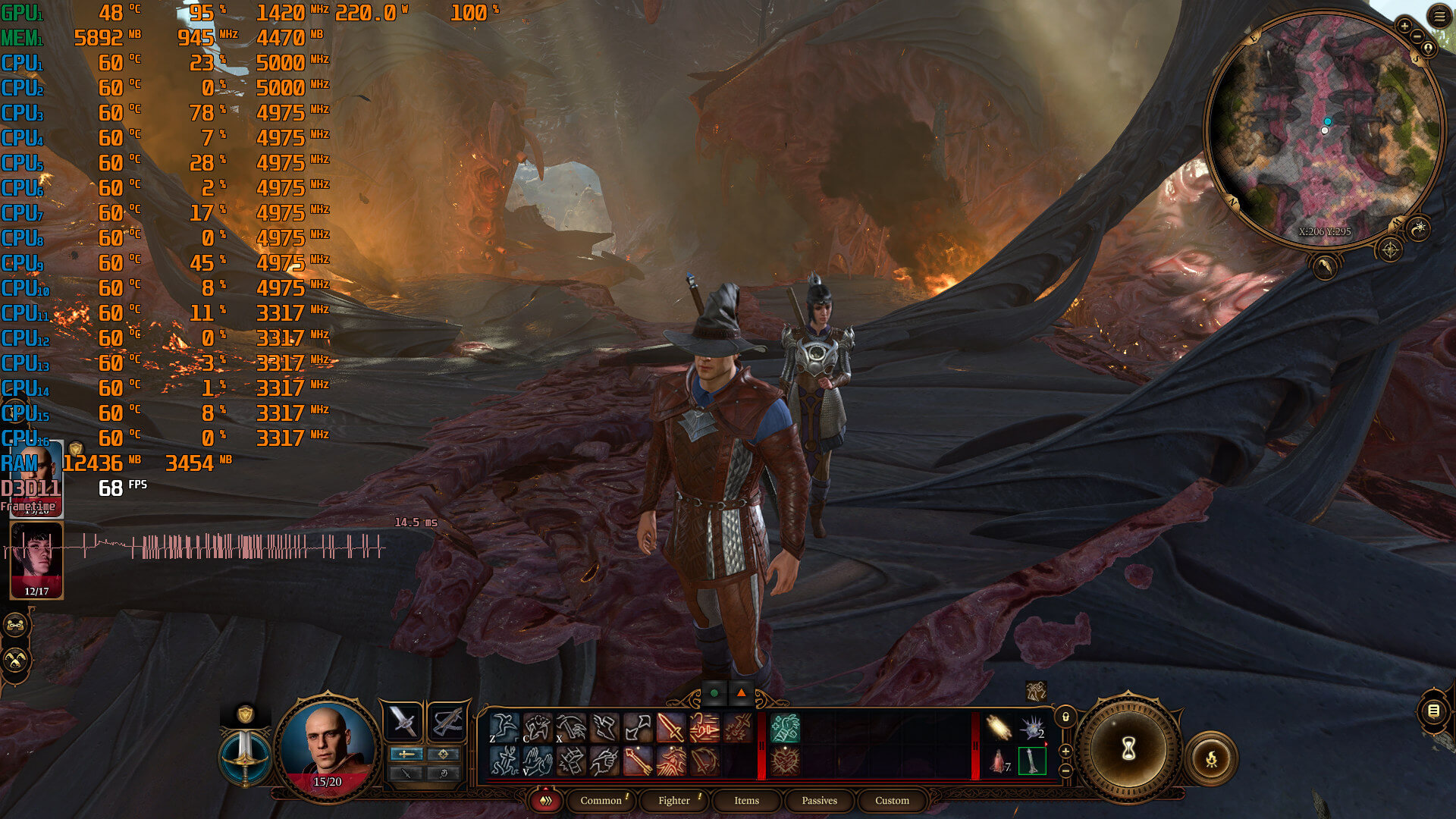
Task: Switch to the Custom hotbar tab
Action: (892, 800)
